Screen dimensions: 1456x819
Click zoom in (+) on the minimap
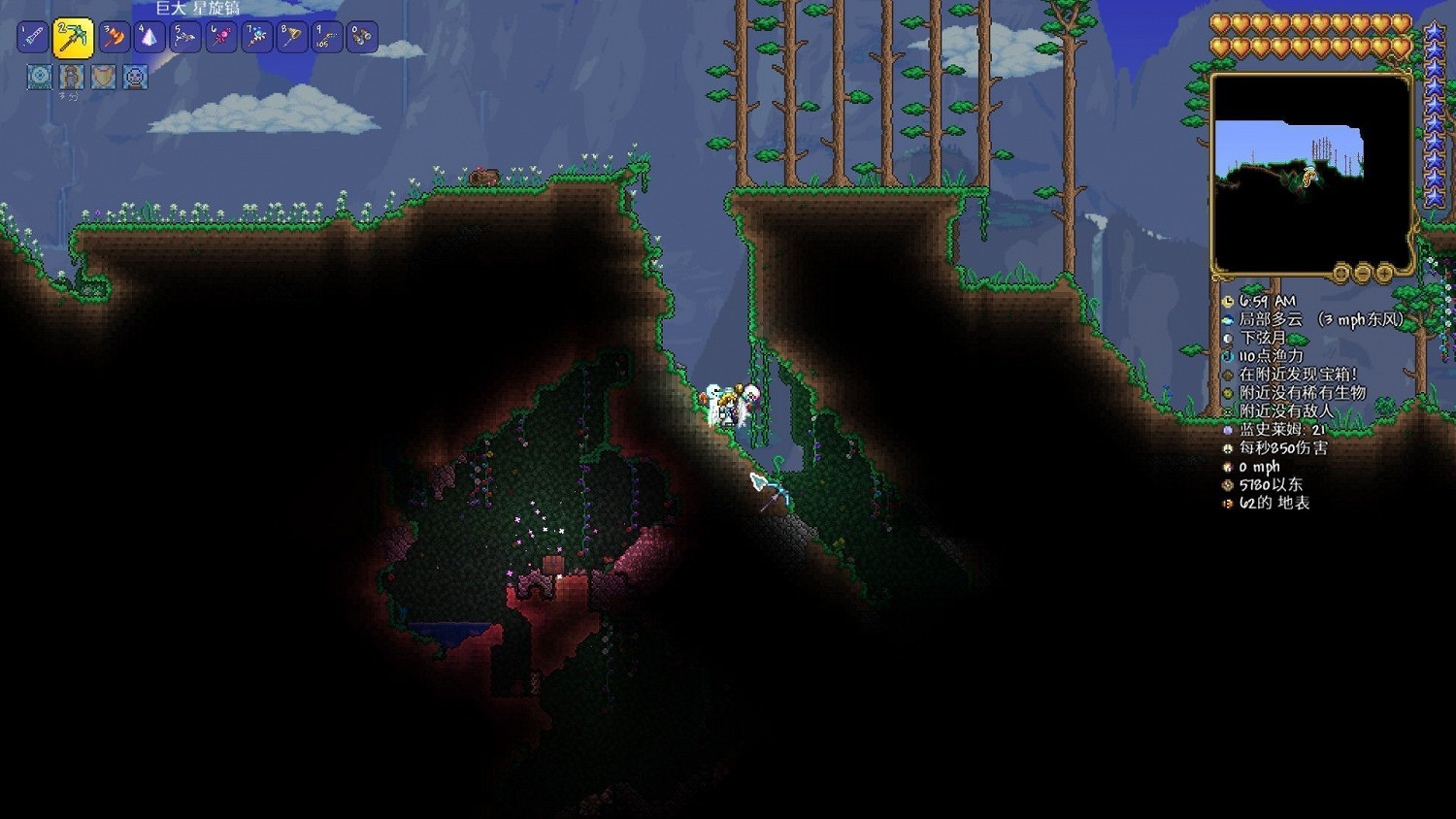(1383, 274)
